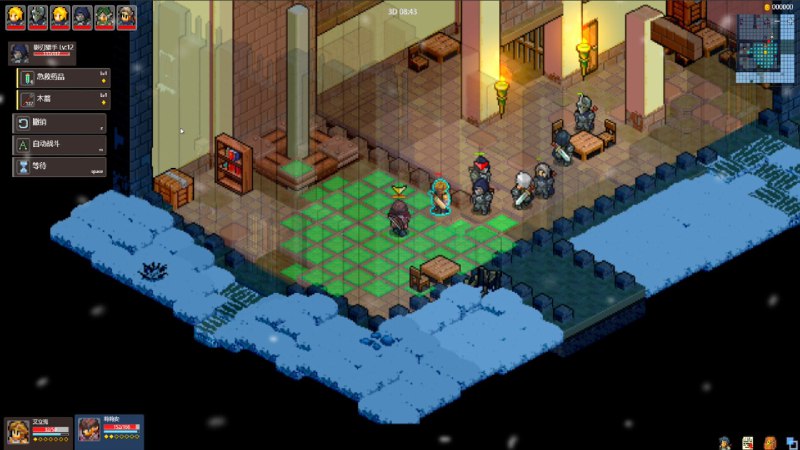The height and width of the screenshot is (450, 800).
Task: Click the 撤销 undo button
Action: [x=58, y=122]
